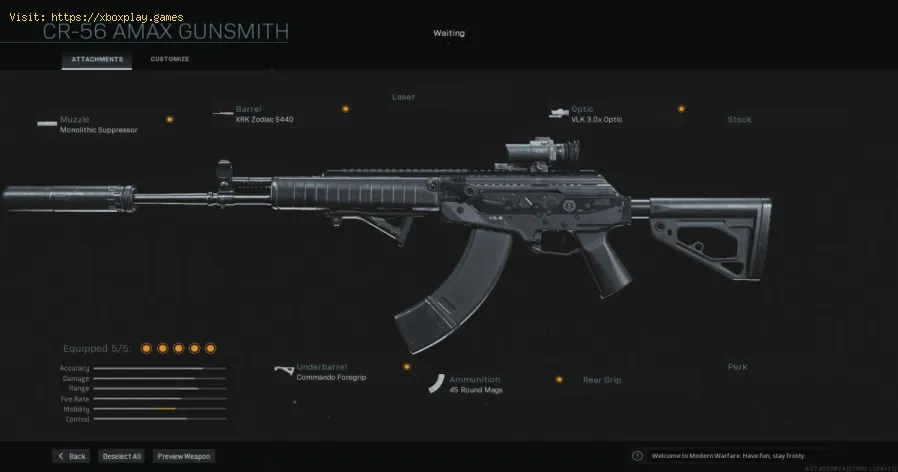Image resolution: width=898 pixels, height=472 pixels.
Task: Activate the Preview Weapon button
Action: click(x=183, y=456)
